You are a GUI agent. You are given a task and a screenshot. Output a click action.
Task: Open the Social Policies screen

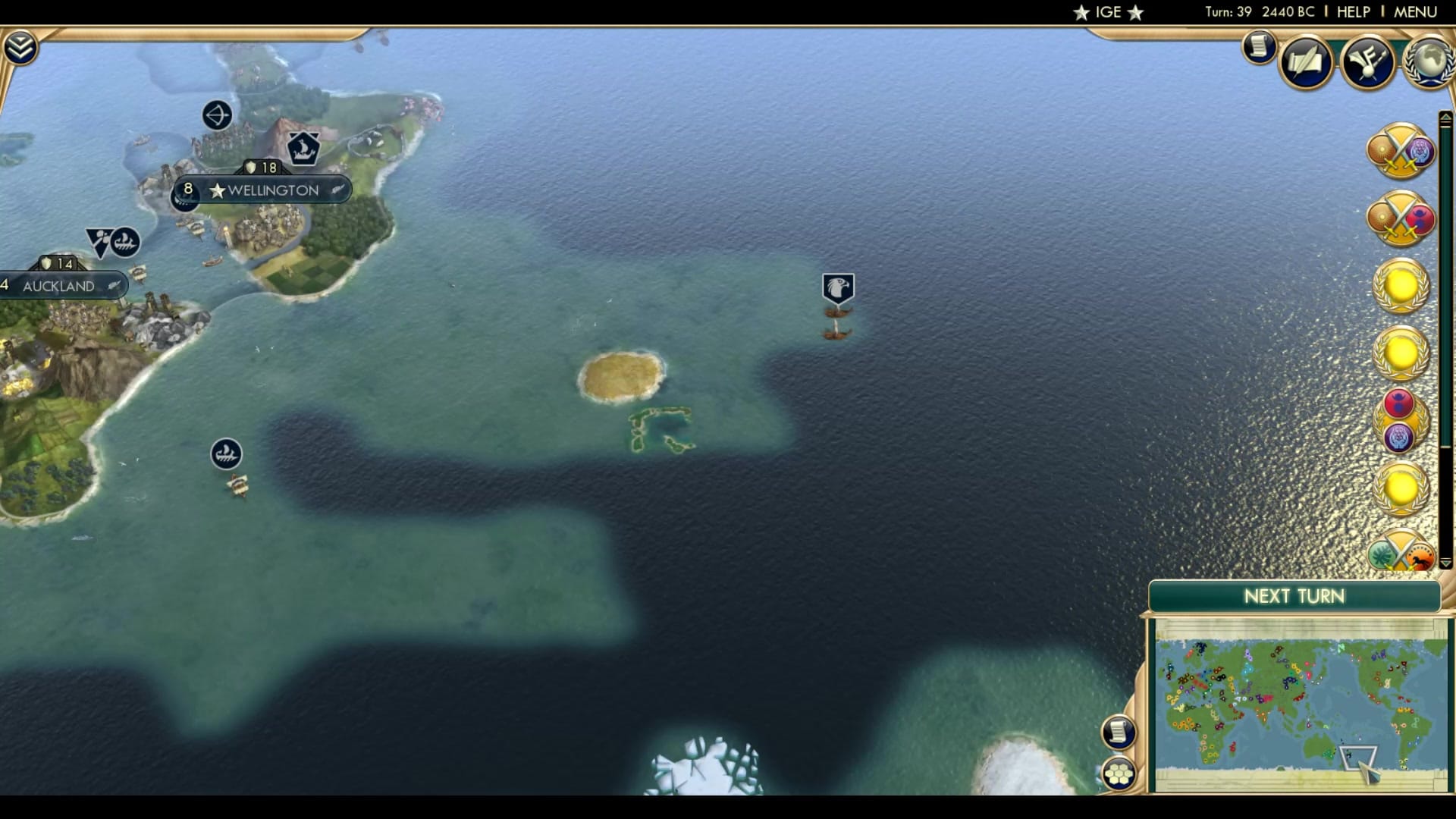(1306, 63)
